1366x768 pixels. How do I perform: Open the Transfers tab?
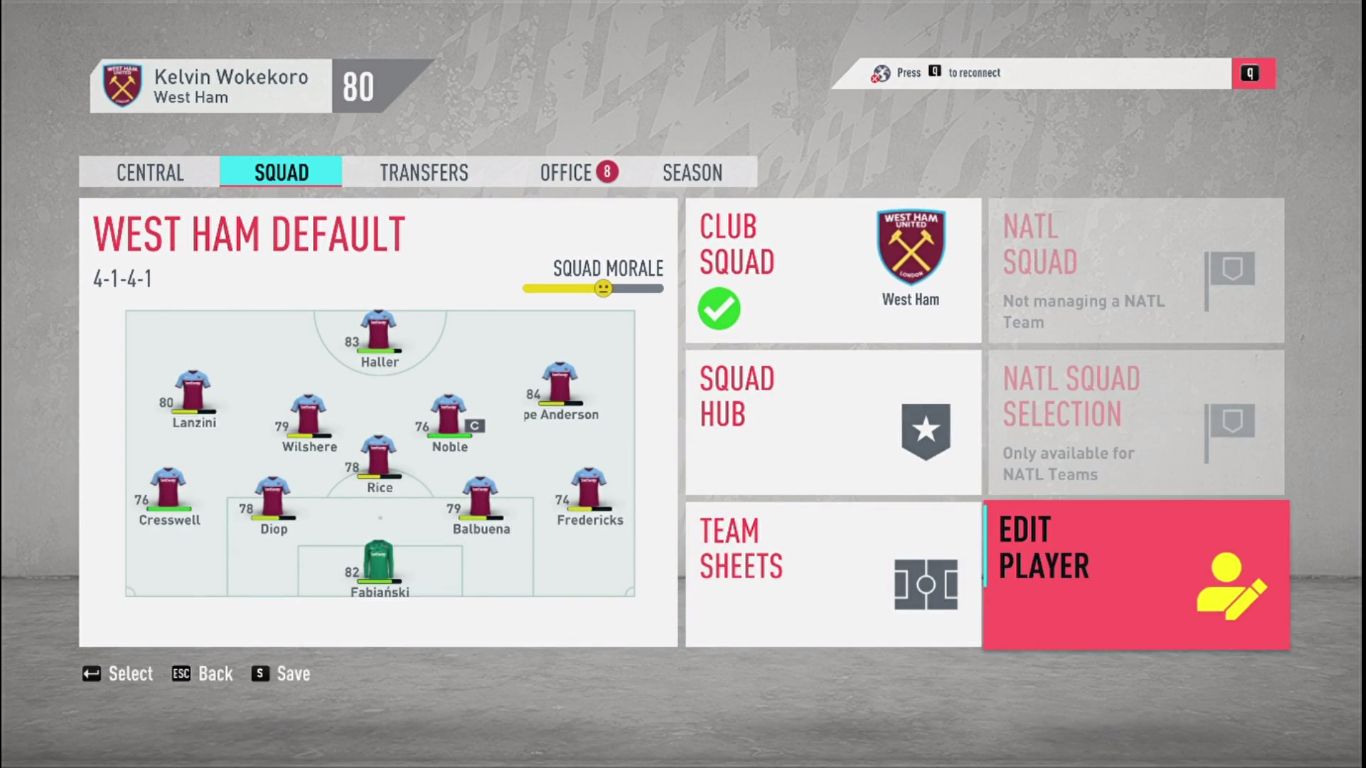[x=423, y=172]
